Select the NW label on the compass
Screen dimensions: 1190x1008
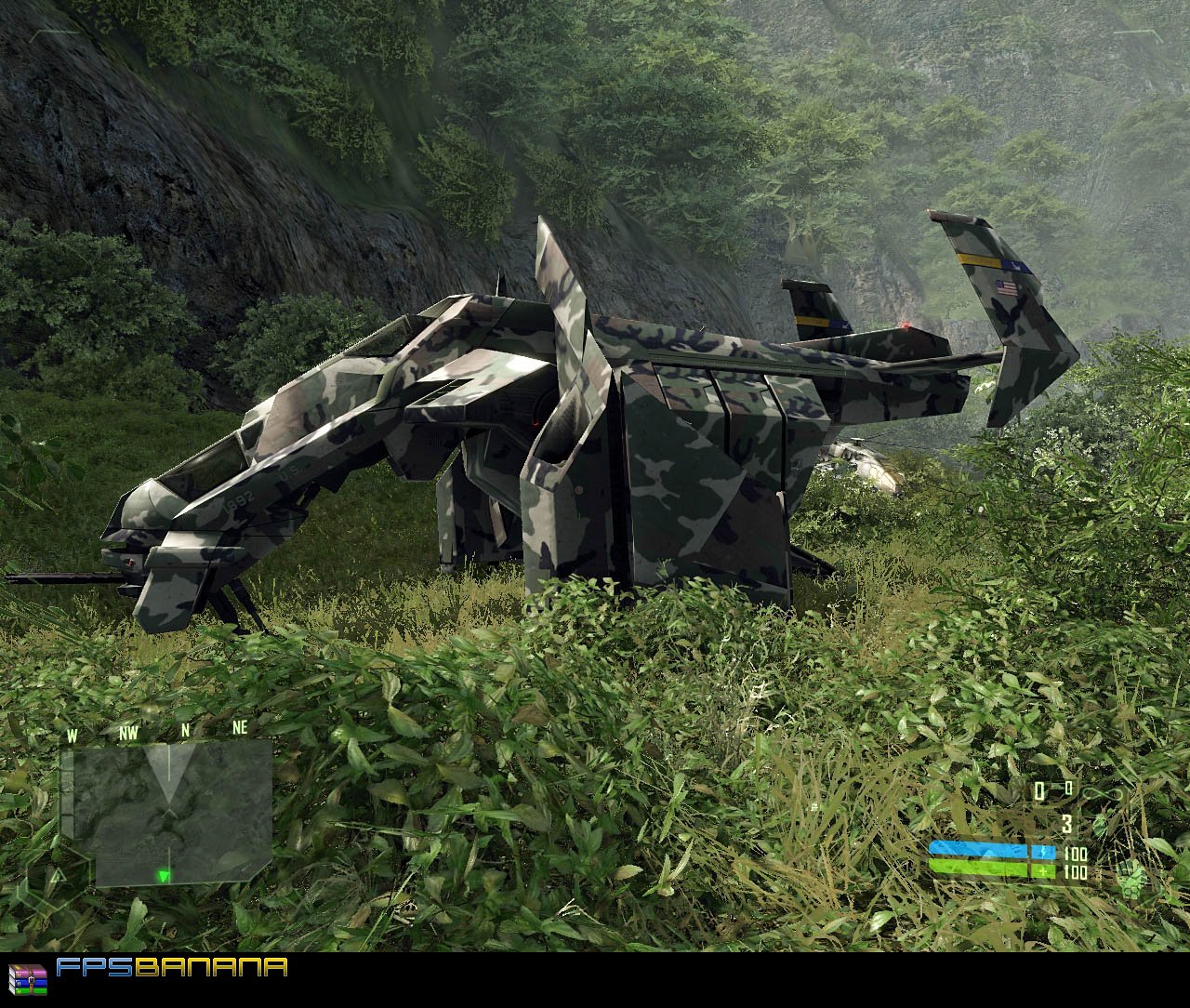(128, 733)
